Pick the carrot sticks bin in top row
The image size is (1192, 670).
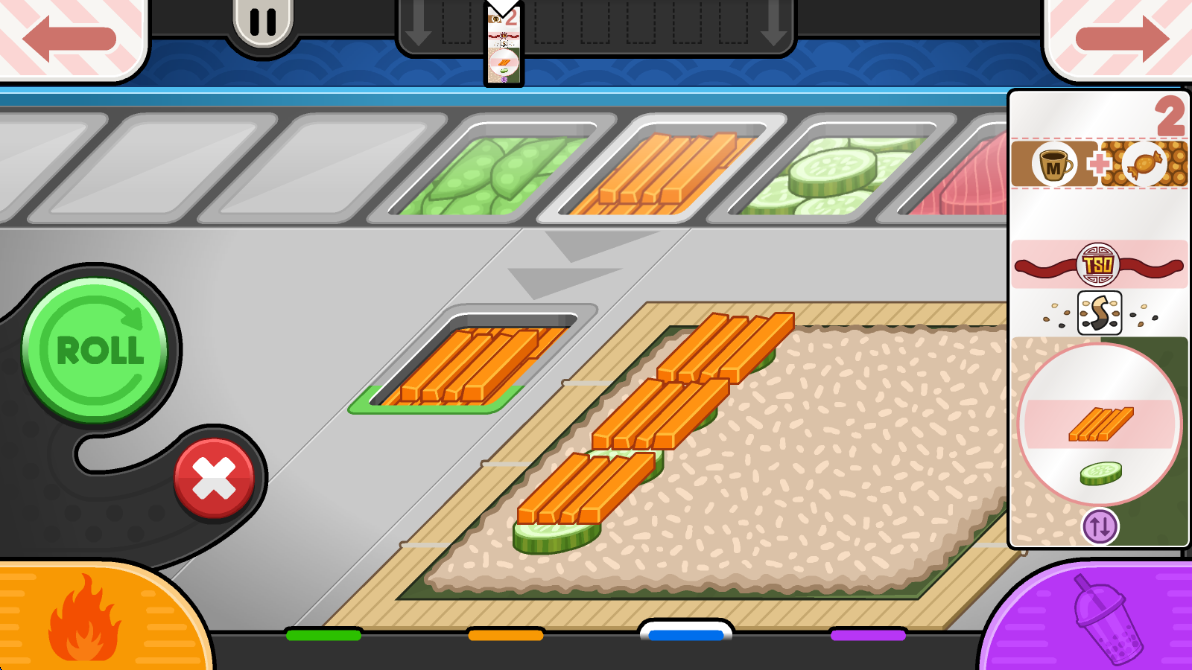pos(662,170)
